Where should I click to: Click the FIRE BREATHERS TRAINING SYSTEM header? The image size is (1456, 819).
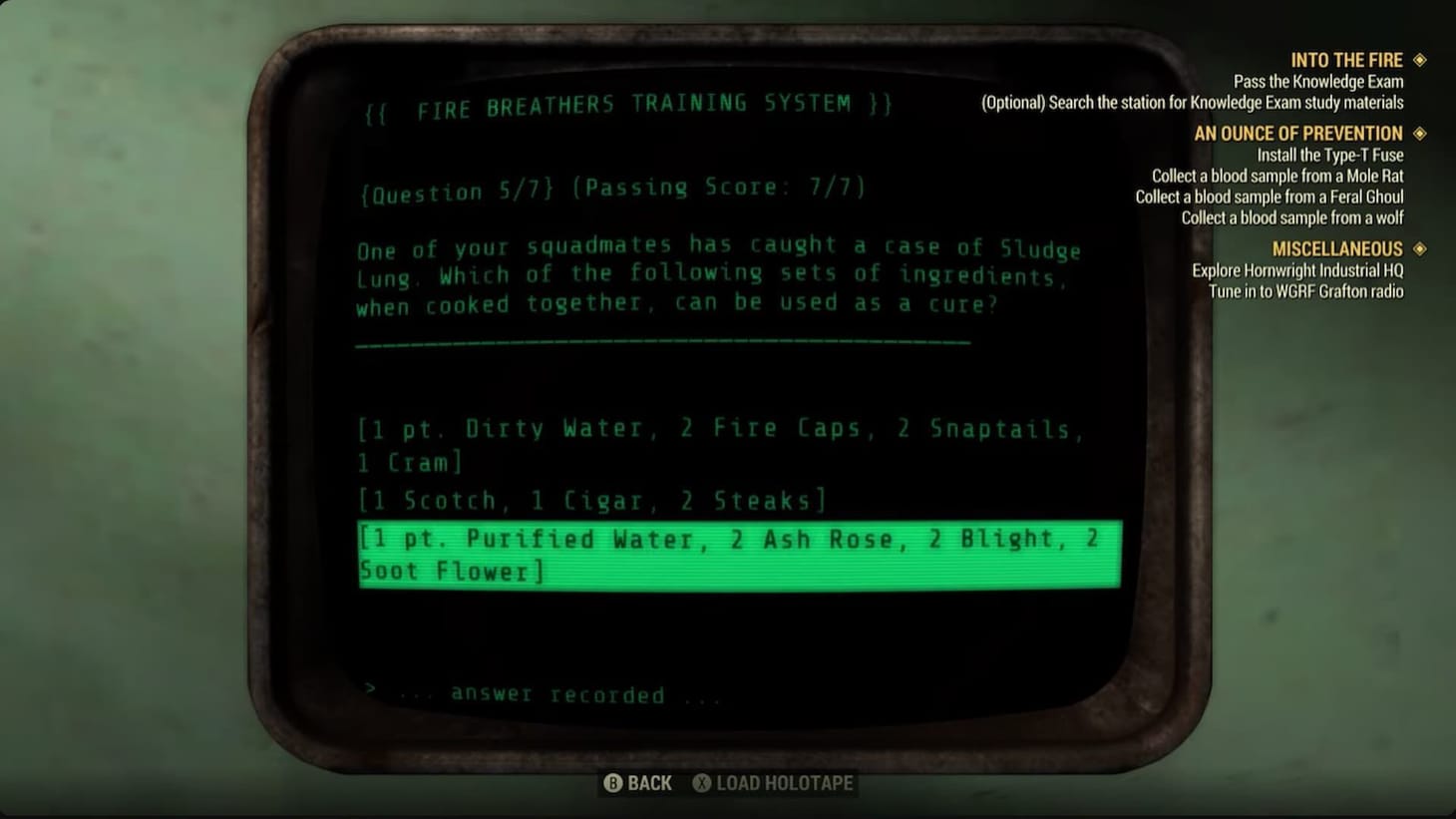(627, 103)
